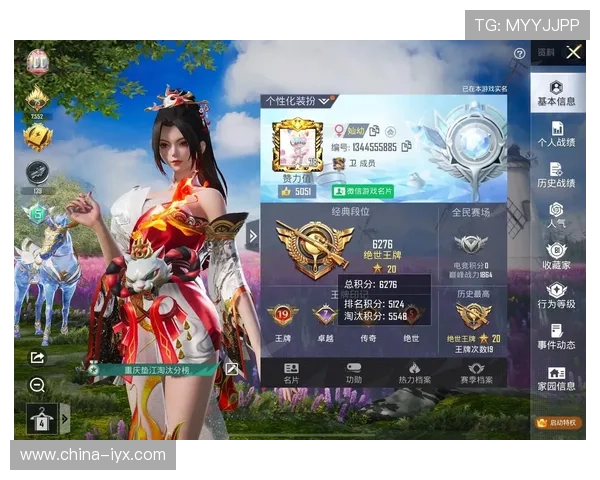Switch to the 个人战绩 tab

pos(556,134)
